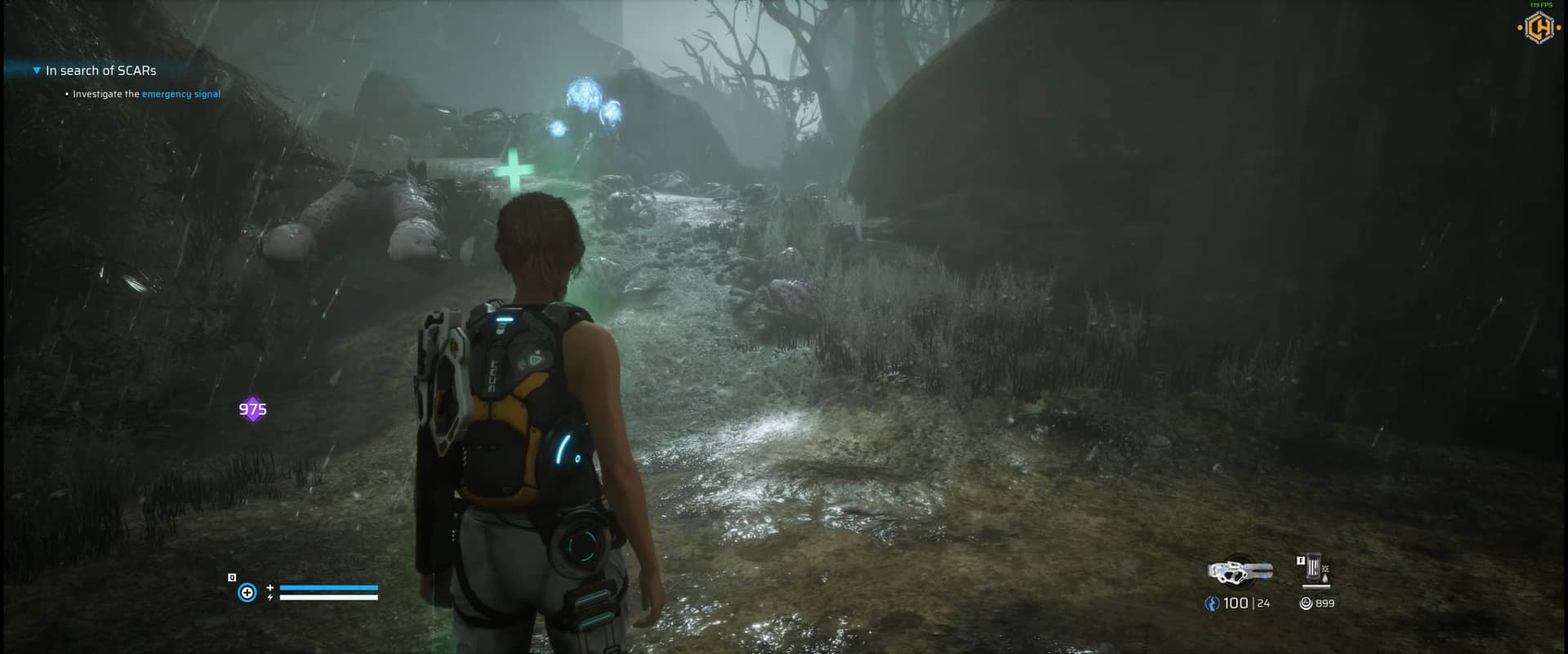
Task: Select the equipped energy rifle weapon icon
Action: 1240,572
